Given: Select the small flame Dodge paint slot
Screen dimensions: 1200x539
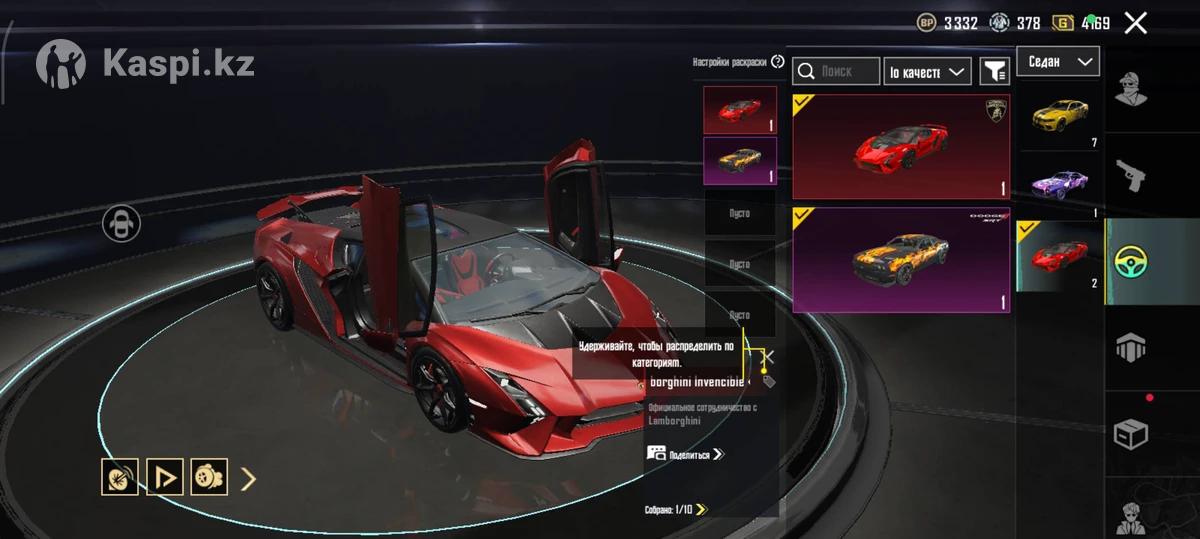Looking at the screenshot, I should coord(740,161).
